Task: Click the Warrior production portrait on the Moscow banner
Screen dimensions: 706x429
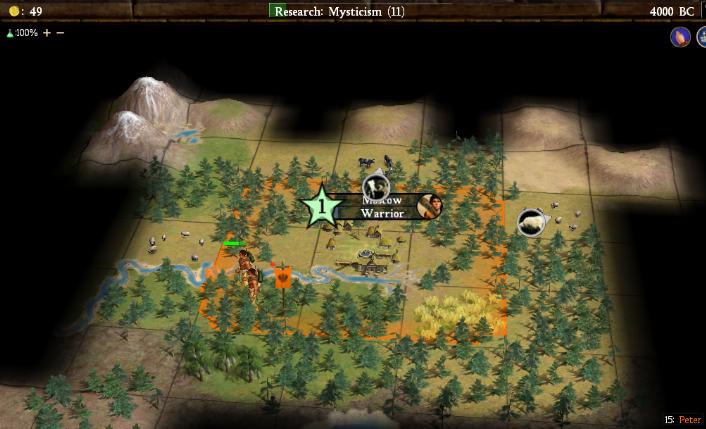Action: 431,207
